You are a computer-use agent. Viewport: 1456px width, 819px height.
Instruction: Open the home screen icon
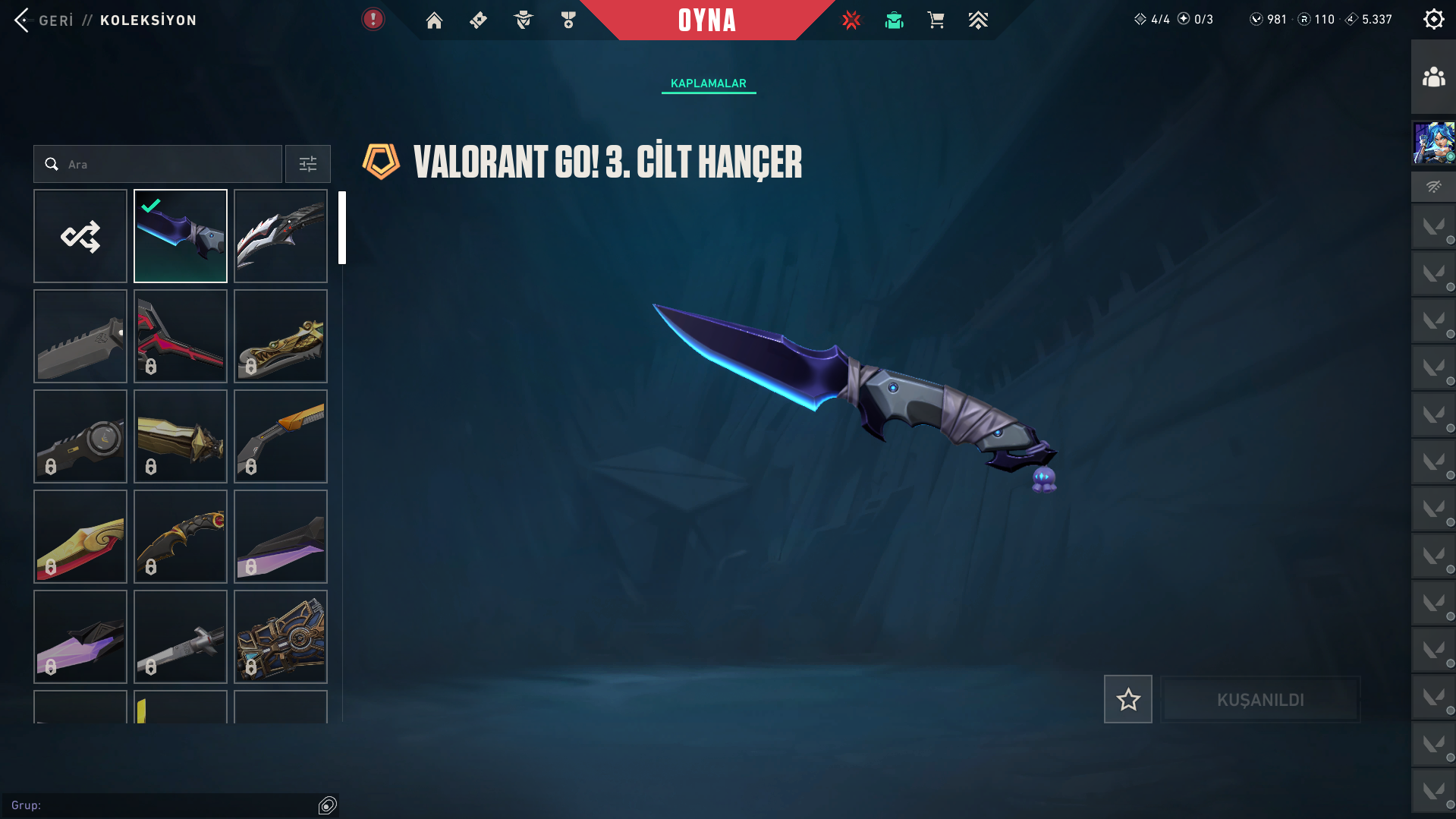434,20
